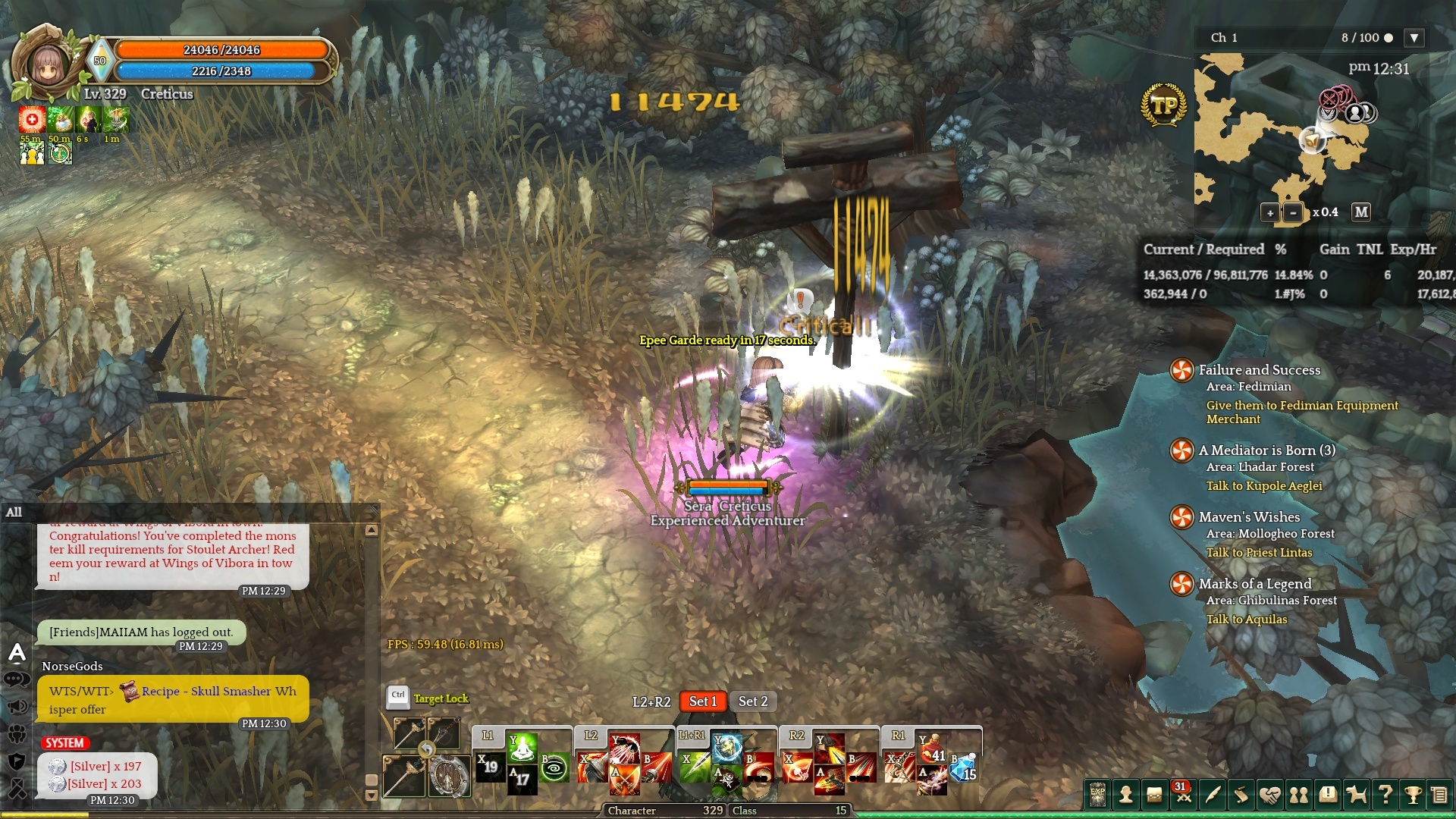Screen dimensions: 1456x819
Task: Select the Maven's Wishes quest entry
Action: 1249,517
